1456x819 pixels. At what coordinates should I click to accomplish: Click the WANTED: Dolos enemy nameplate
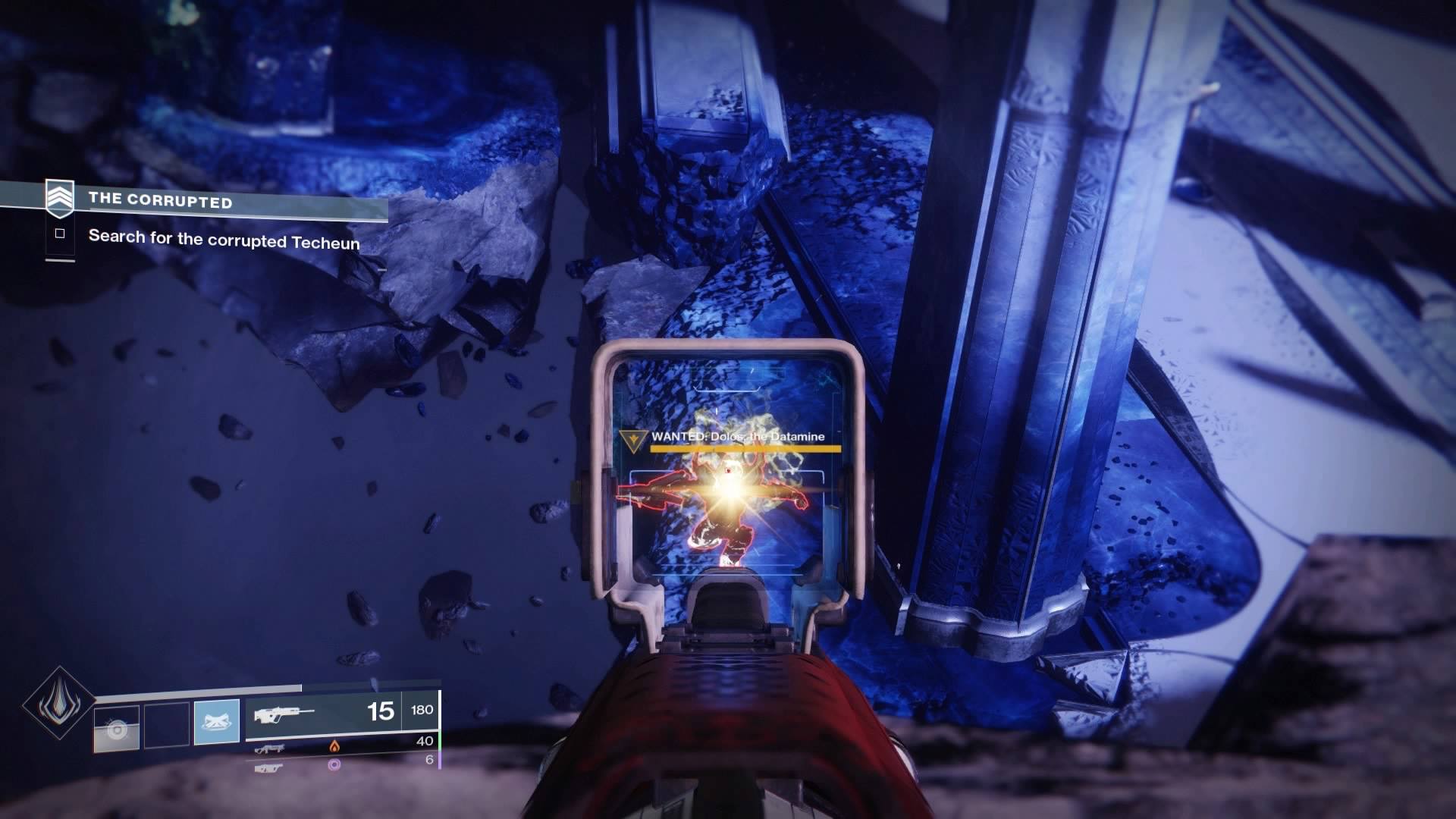pos(737,437)
